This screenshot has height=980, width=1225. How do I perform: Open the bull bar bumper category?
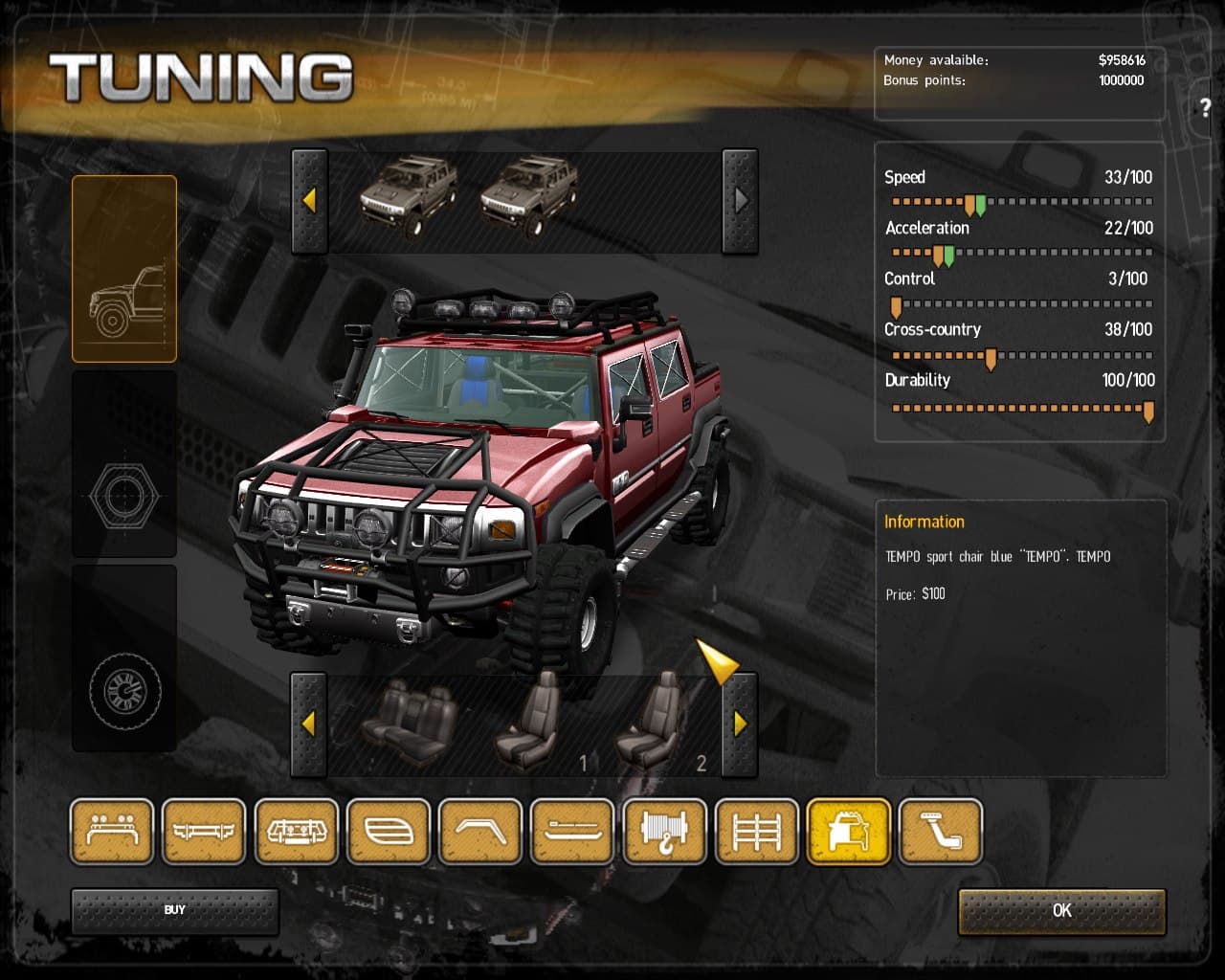[x=204, y=832]
